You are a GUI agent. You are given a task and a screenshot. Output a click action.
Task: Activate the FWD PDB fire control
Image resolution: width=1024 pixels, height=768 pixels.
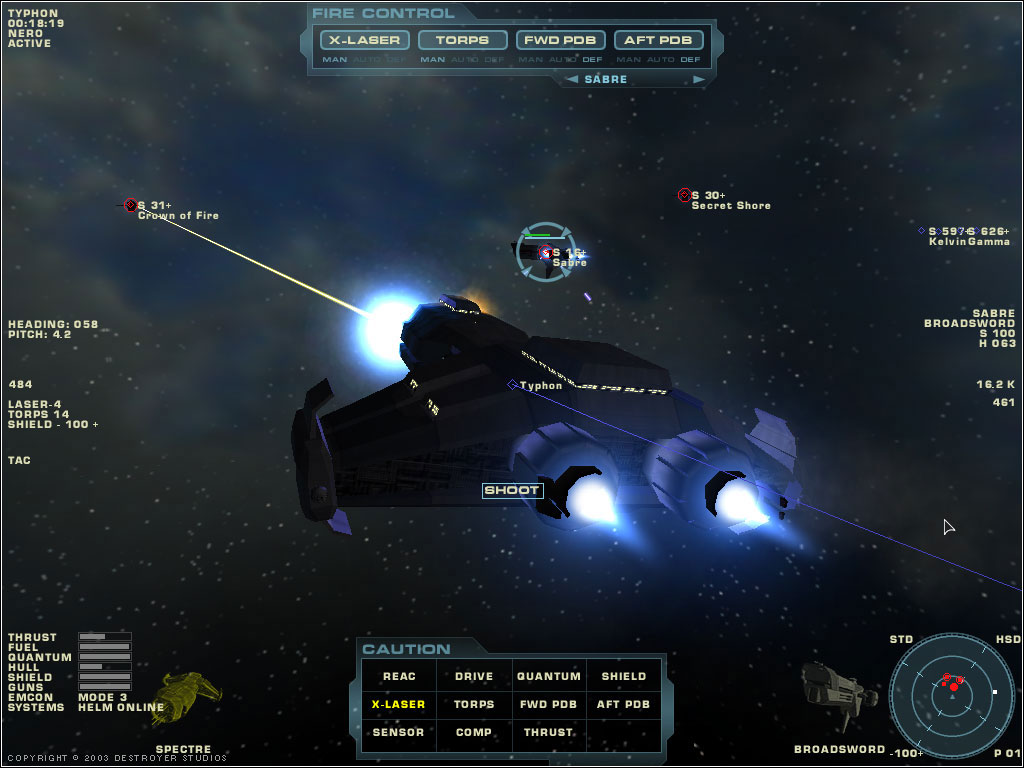pos(561,40)
